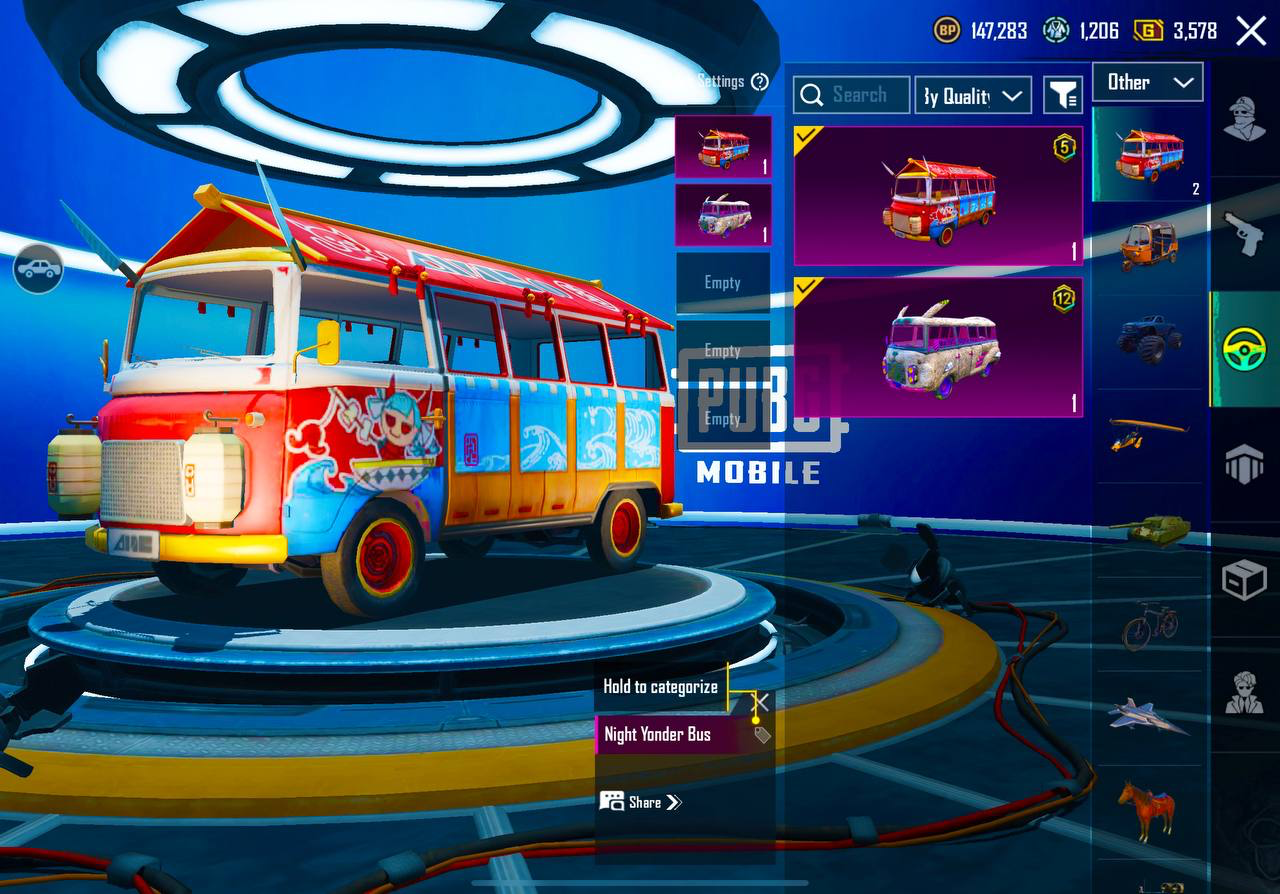Choose the horse mount category
The image size is (1280, 894).
[1147, 810]
